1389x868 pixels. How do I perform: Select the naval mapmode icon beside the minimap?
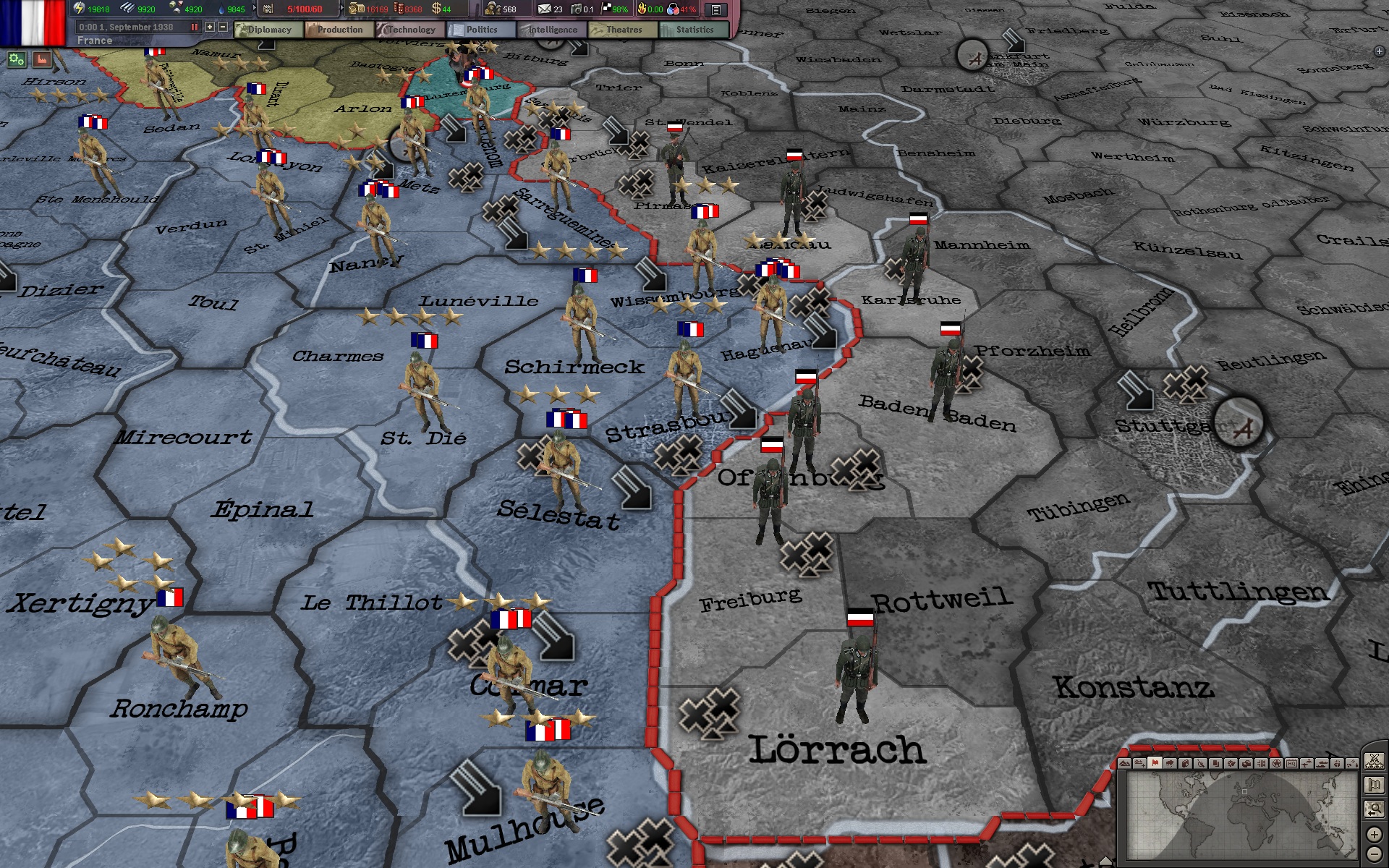pos(1322,763)
